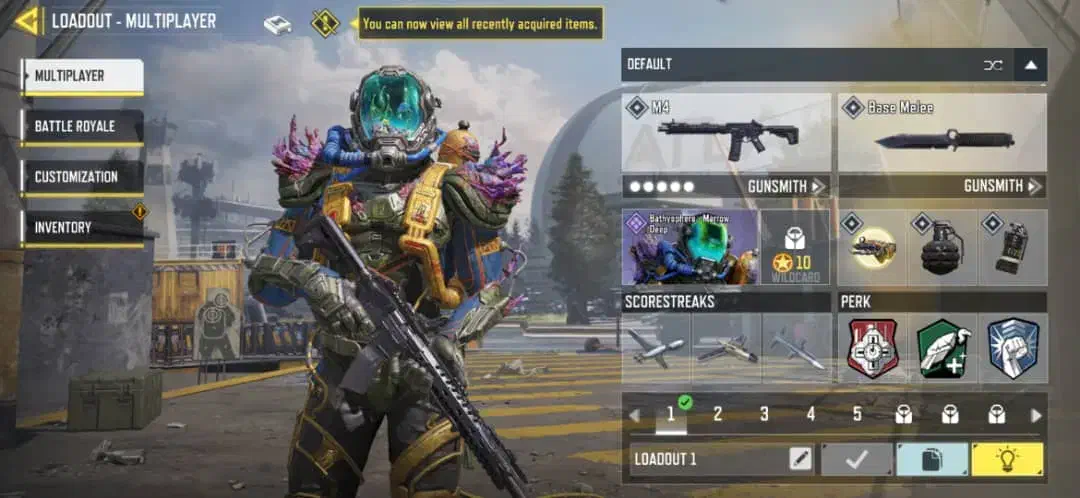This screenshot has width=1080, height=498.
Task: Switch to loadout number 3
Action: [x=764, y=414]
